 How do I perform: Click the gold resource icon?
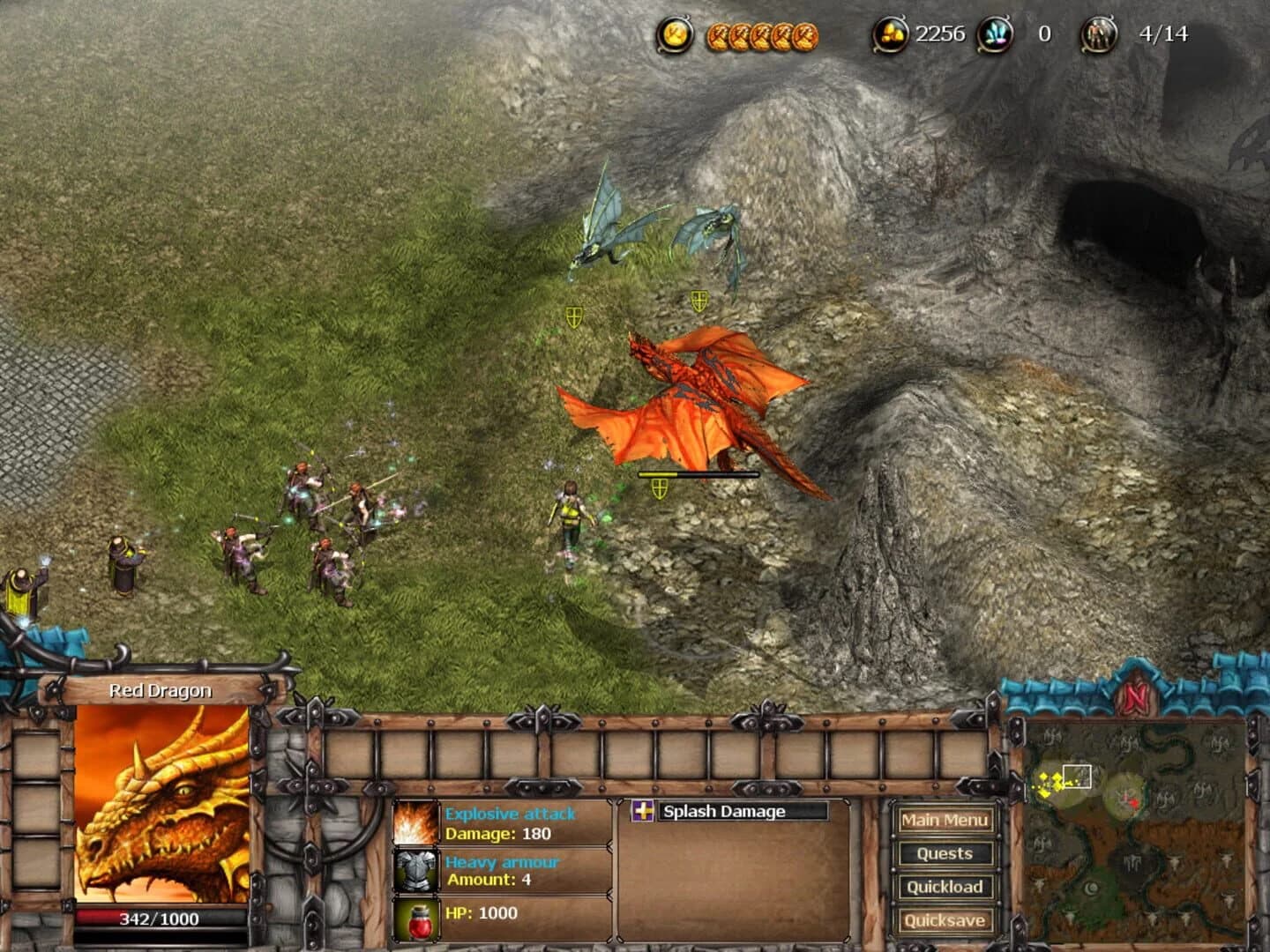tap(893, 33)
